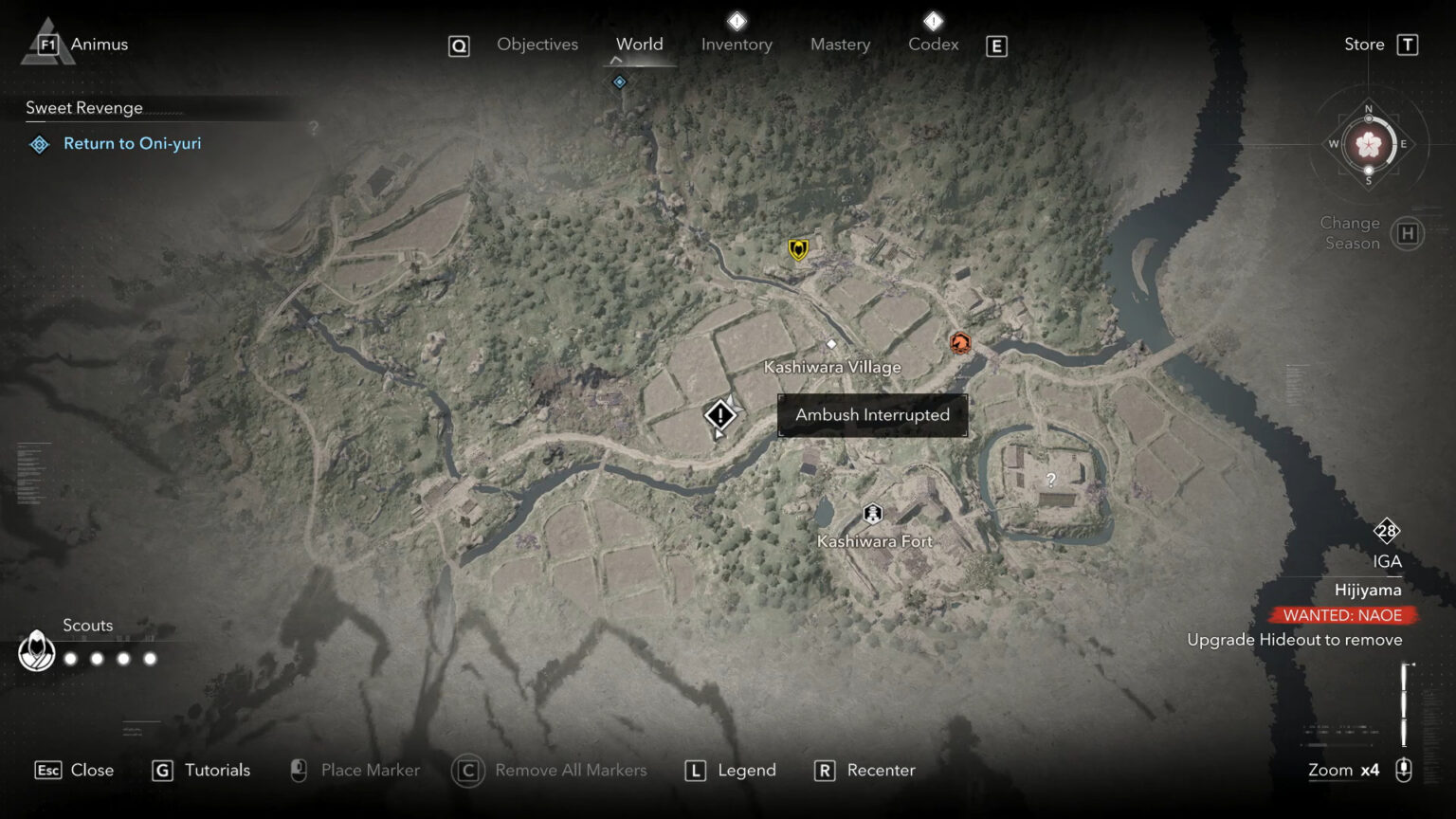Select the question mark location marker
The height and width of the screenshot is (819, 1456).
pos(1050,480)
